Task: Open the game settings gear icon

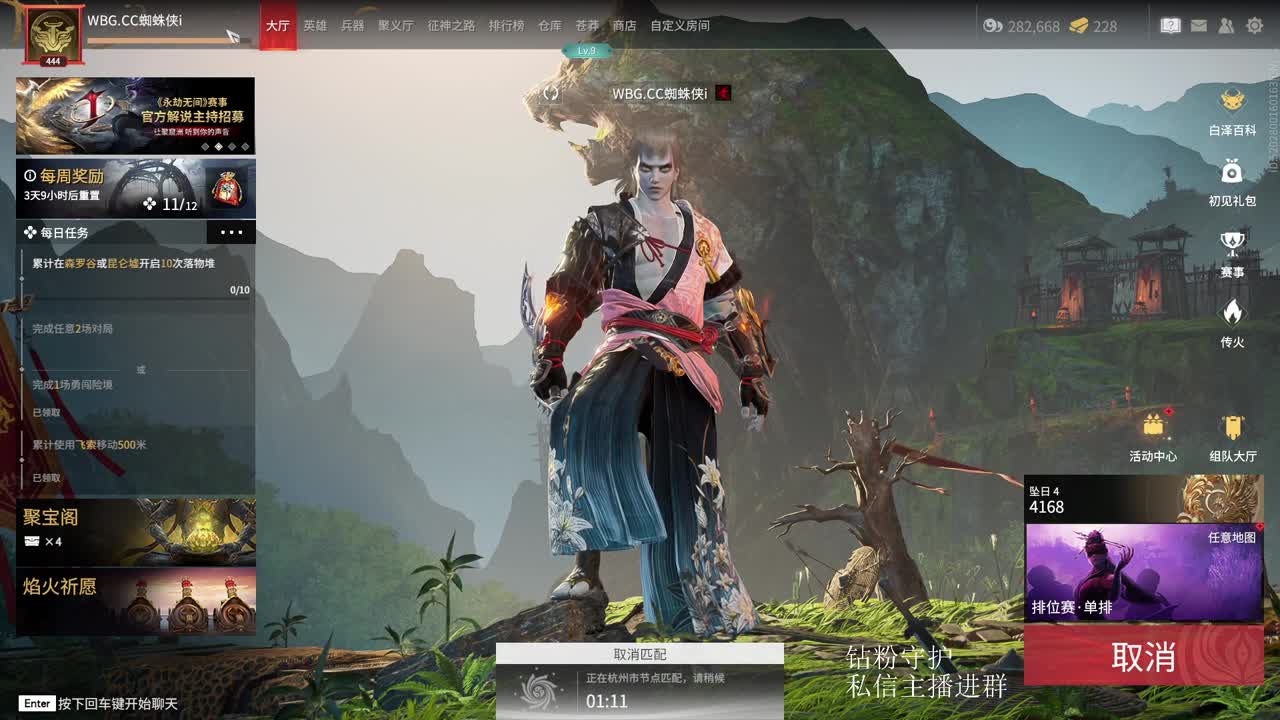Action: click(x=1256, y=26)
